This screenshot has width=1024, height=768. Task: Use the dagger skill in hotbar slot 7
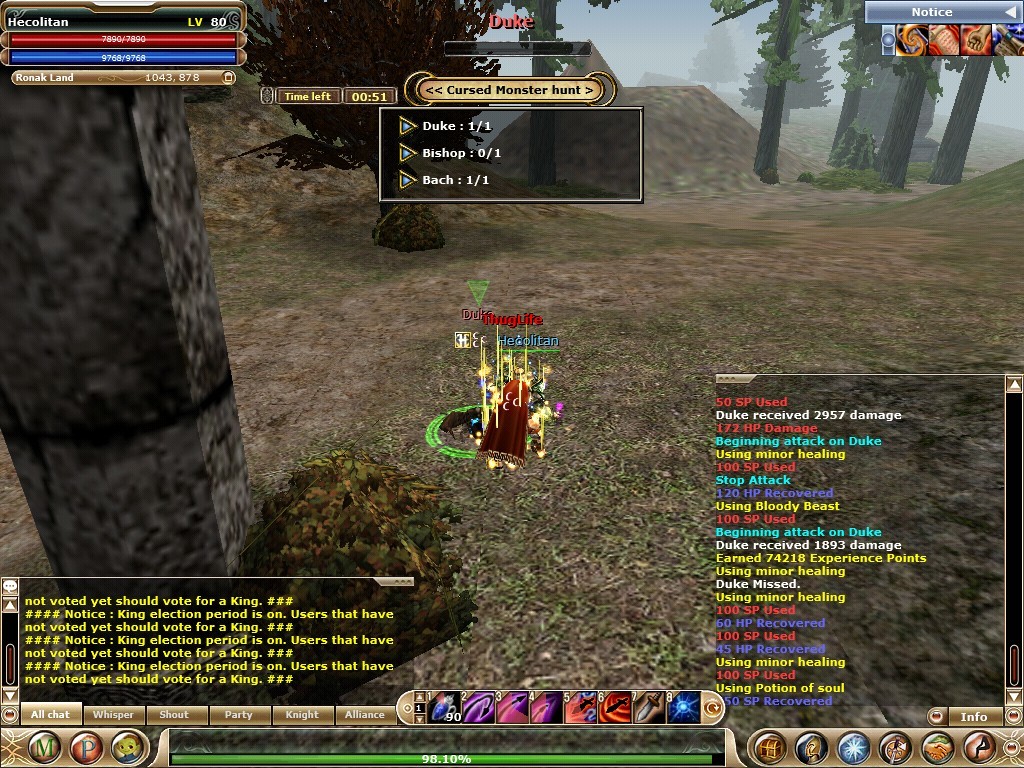point(649,707)
